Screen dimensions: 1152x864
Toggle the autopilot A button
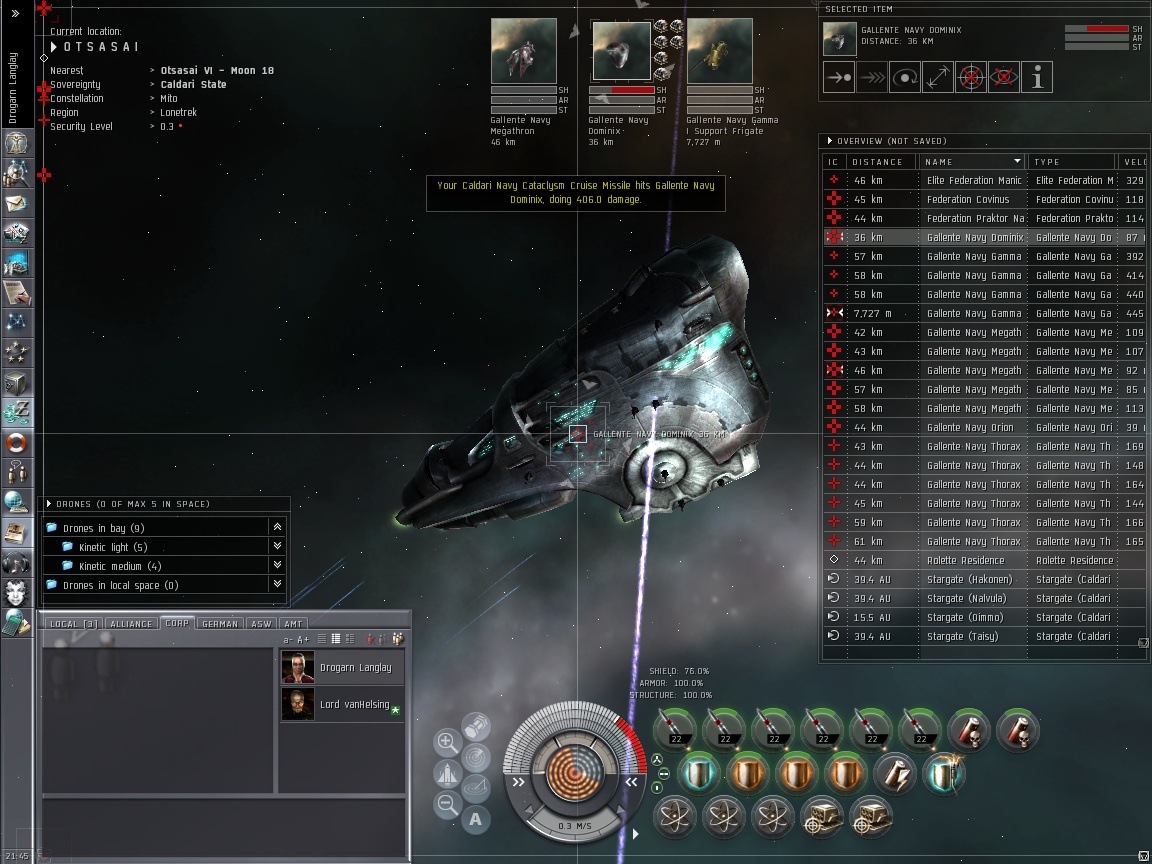click(476, 819)
